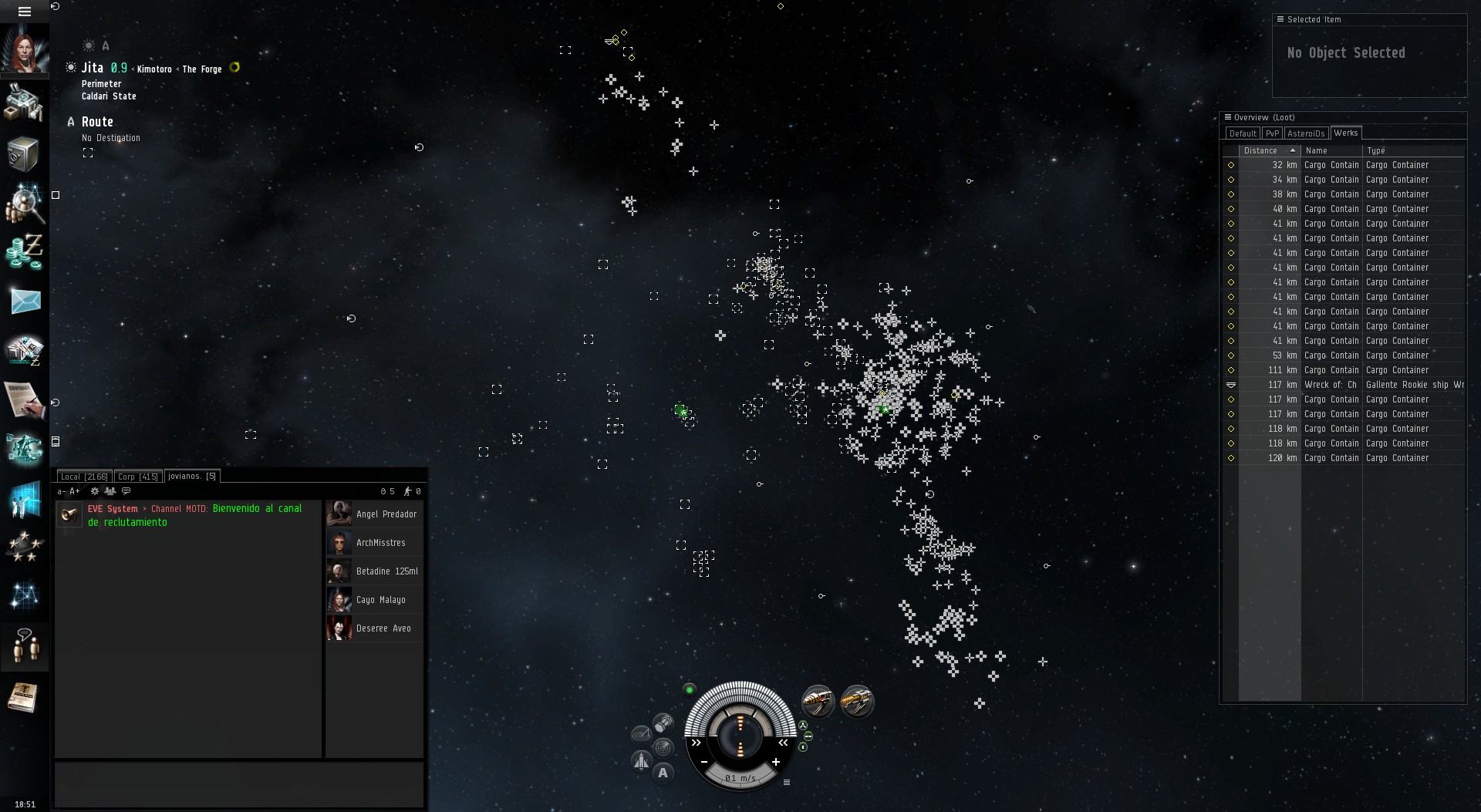Open the mail envelope icon
1481x812 pixels.
coord(25,301)
